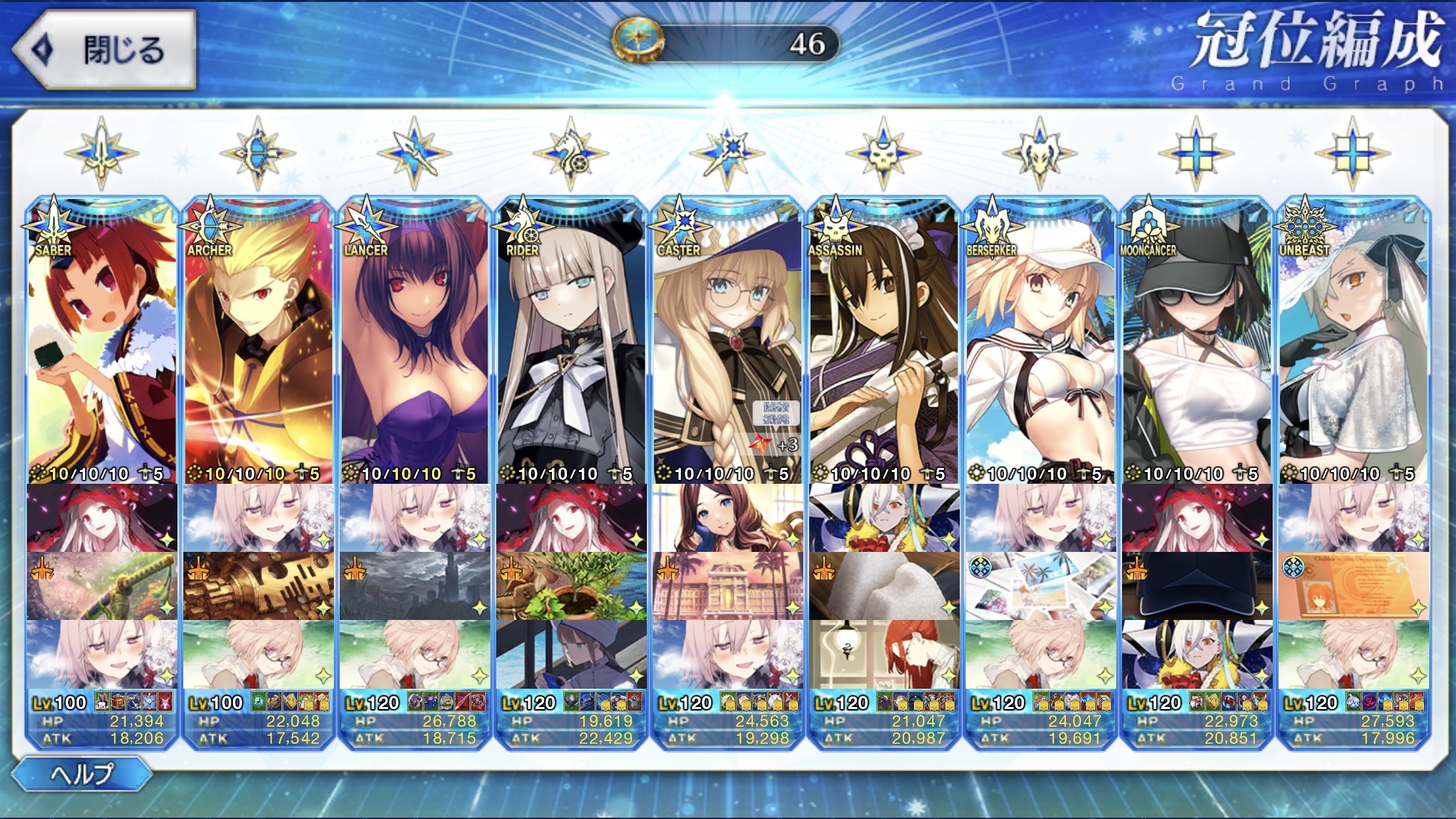Select the Unbeast servant card
Image resolution: width=1456 pixels, height=819 pixels.
(1353, 340)
